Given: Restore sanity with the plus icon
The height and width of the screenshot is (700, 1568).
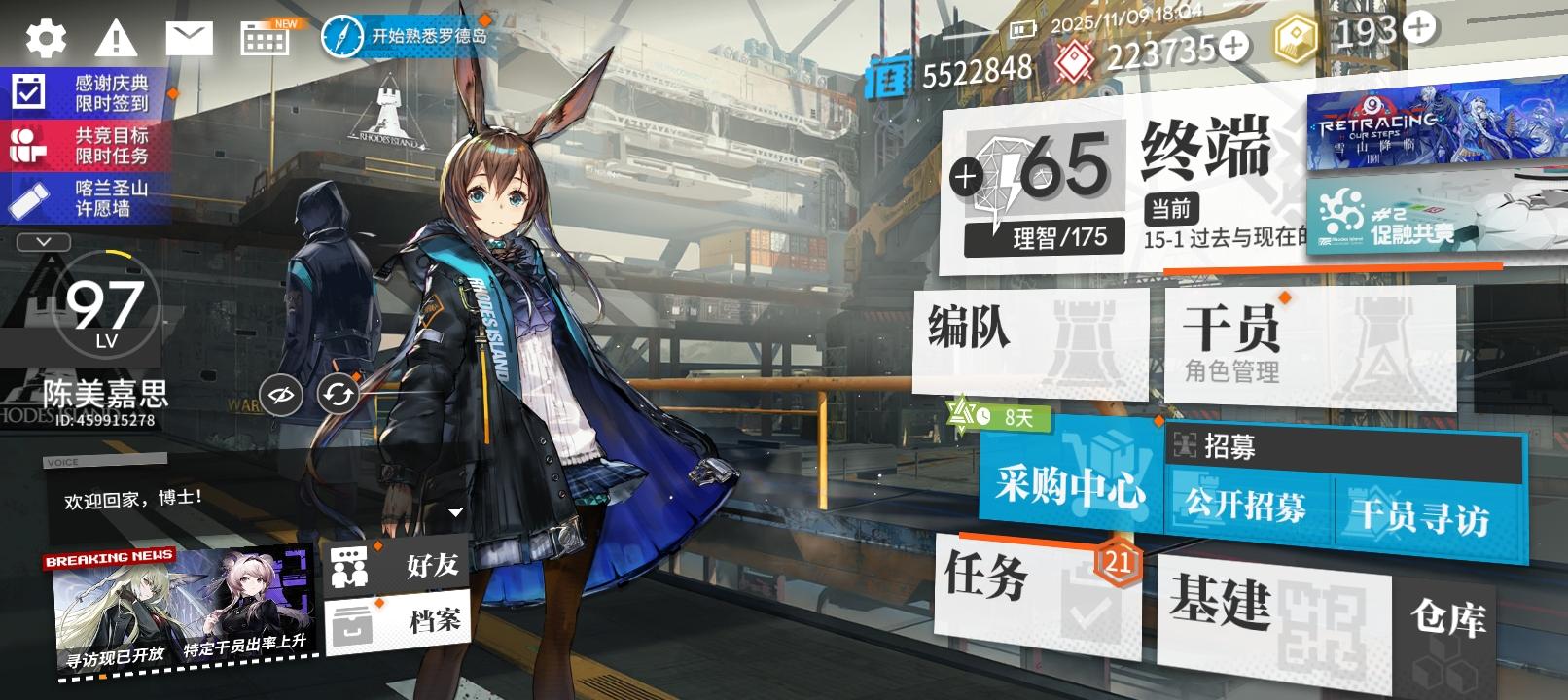Looking at the screenshot, I should [965, 178].
